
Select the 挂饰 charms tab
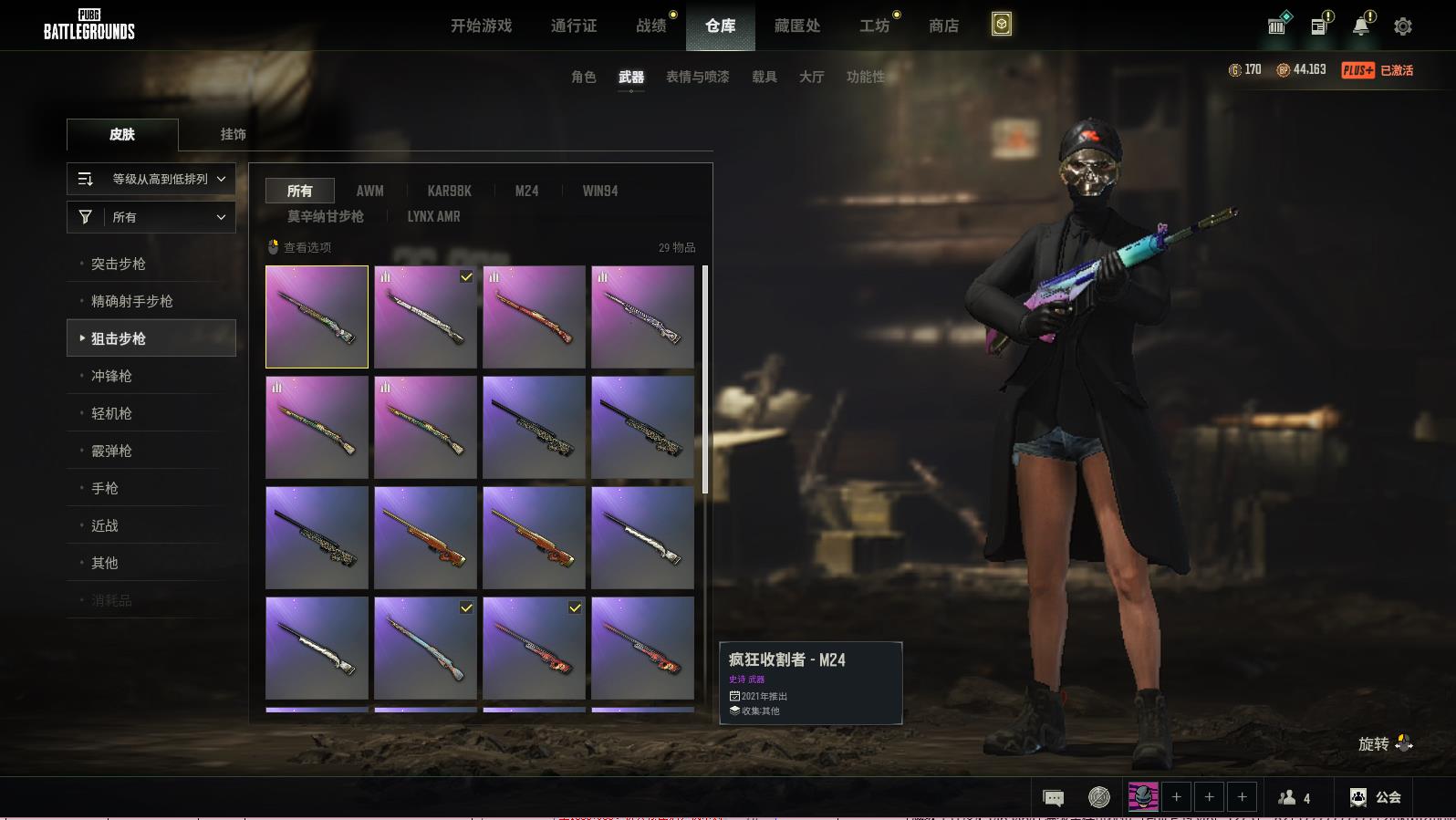(x=233, y=134)
